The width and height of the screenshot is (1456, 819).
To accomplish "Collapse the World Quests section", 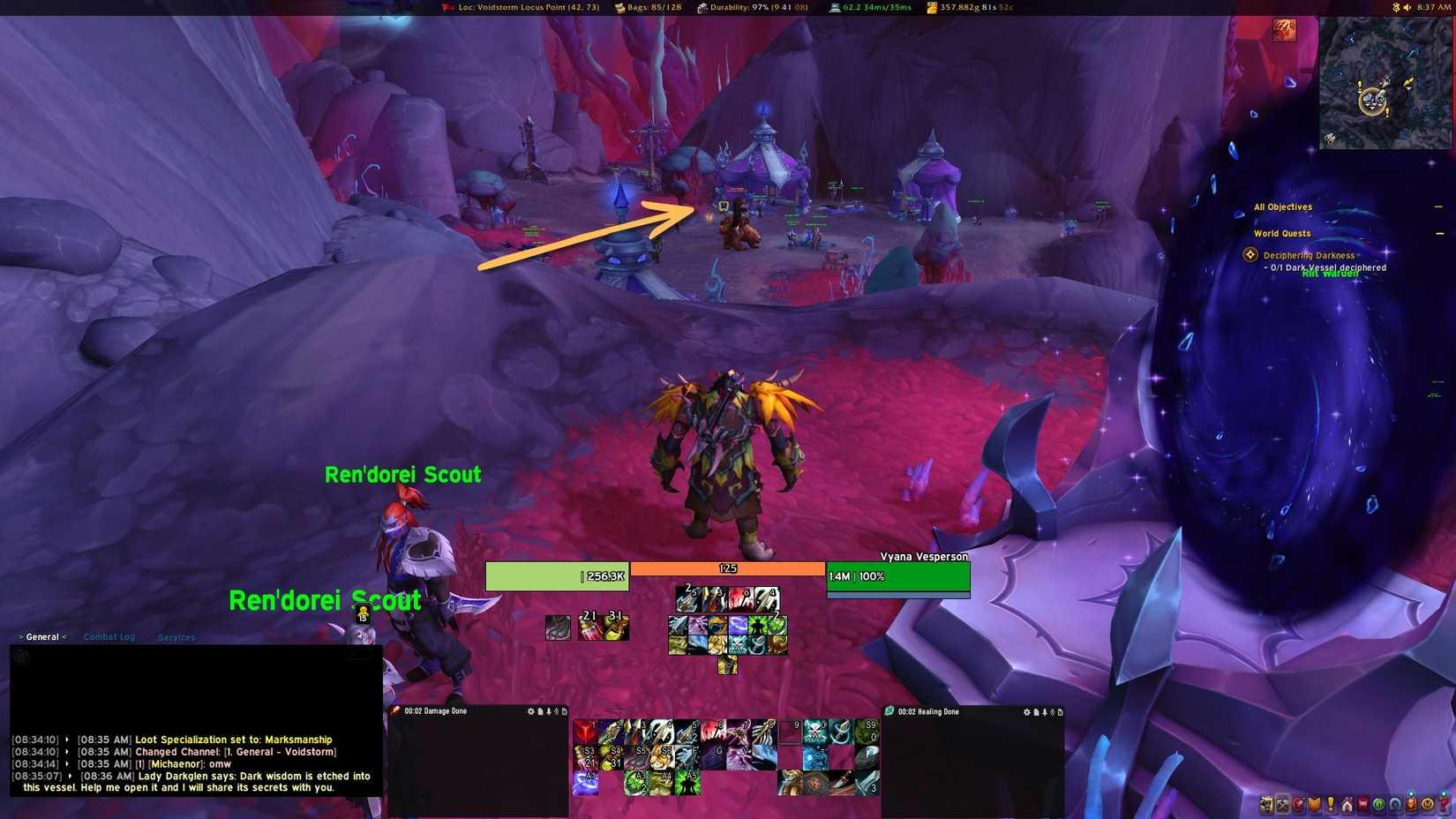I will point(1438,233).
